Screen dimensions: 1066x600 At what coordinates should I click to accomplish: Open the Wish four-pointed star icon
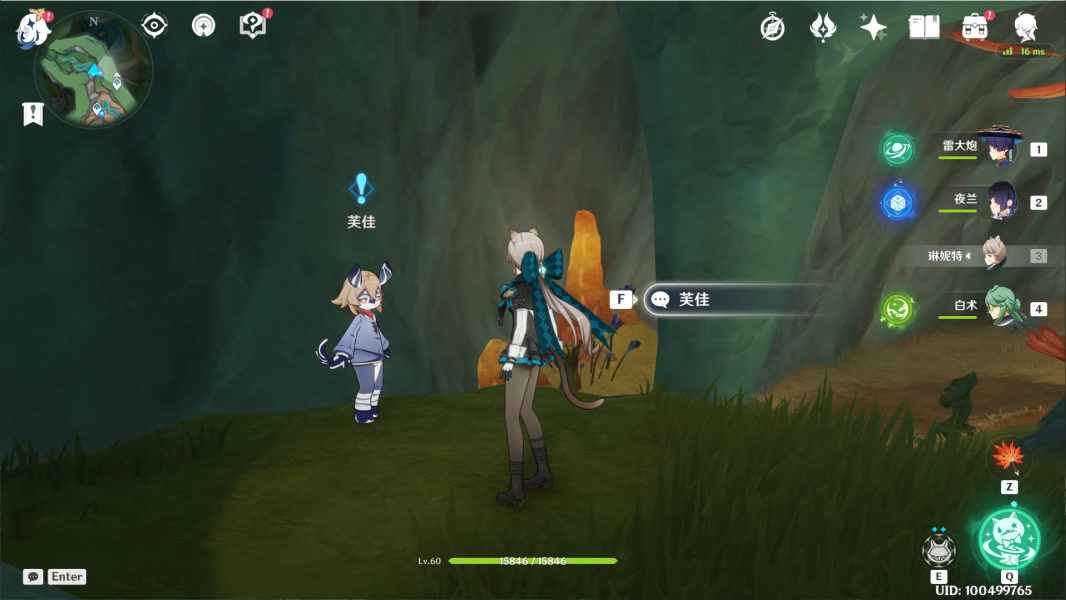pos(873,27)
